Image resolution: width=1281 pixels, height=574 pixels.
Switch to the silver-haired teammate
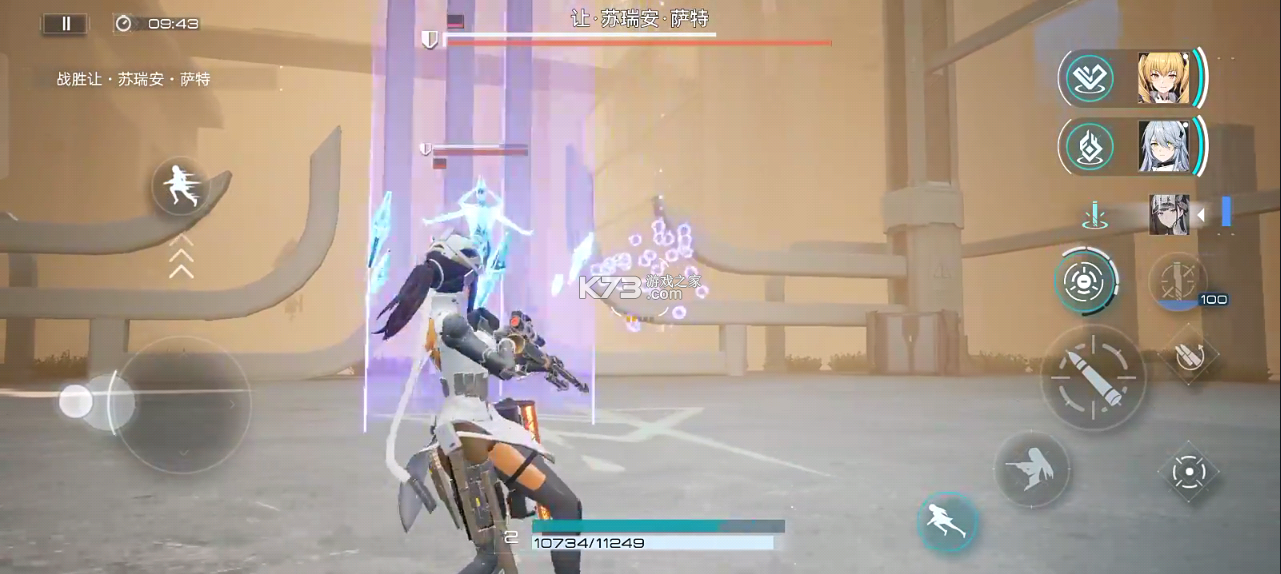[x=1162, y=146]
